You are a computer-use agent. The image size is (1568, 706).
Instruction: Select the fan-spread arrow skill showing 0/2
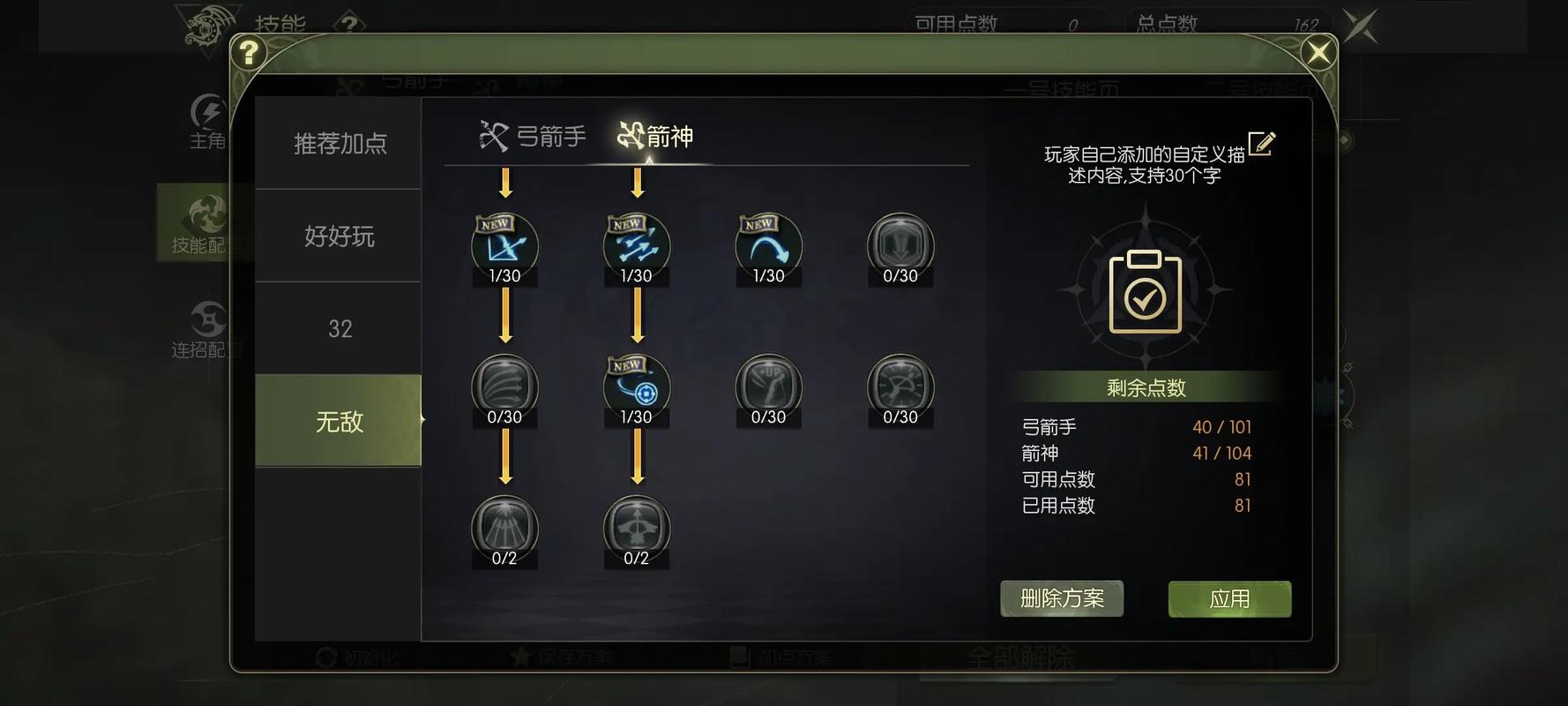click(504, 529)
